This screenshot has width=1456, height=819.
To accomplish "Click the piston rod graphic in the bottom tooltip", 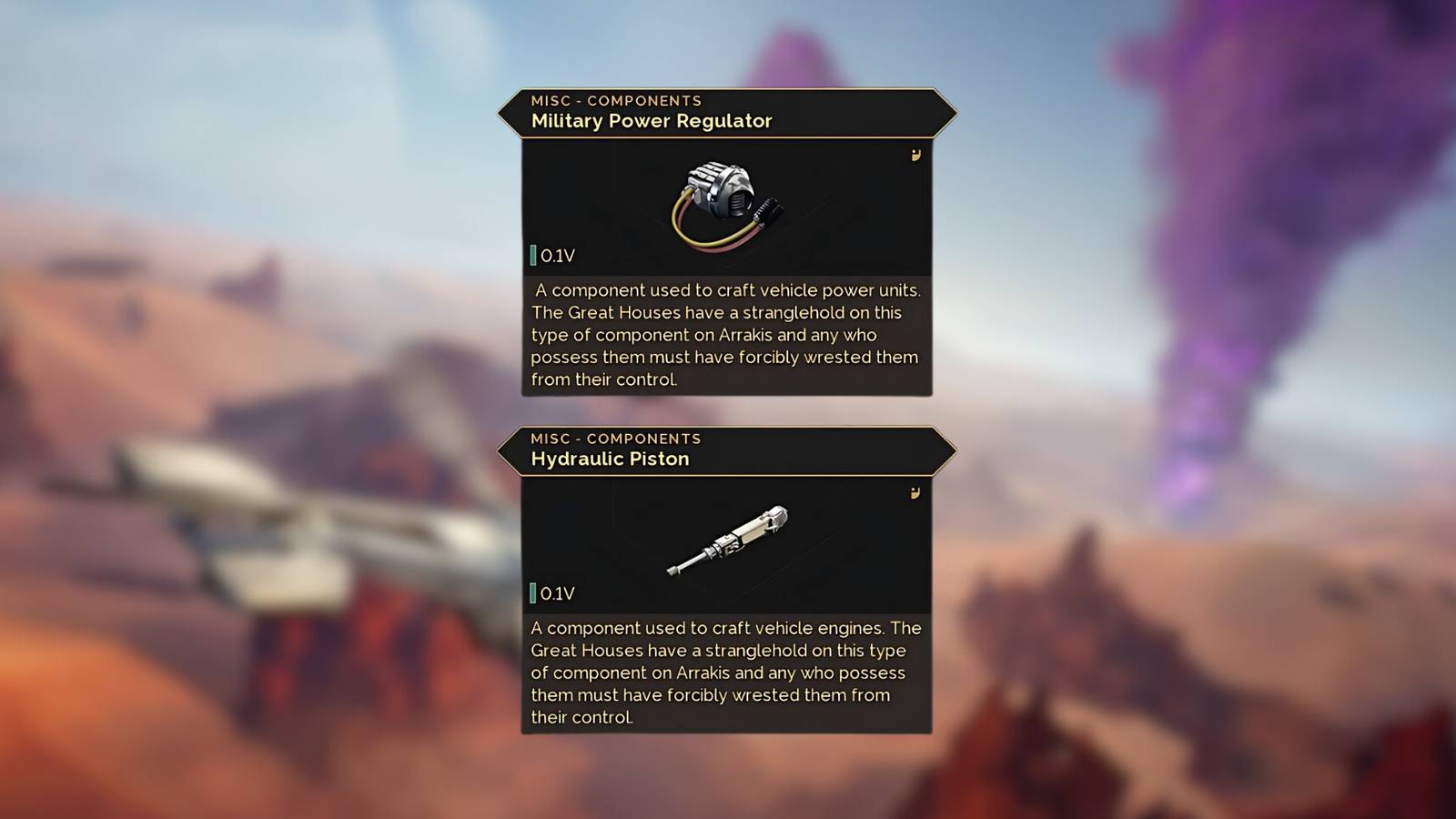I will [692, 560].
